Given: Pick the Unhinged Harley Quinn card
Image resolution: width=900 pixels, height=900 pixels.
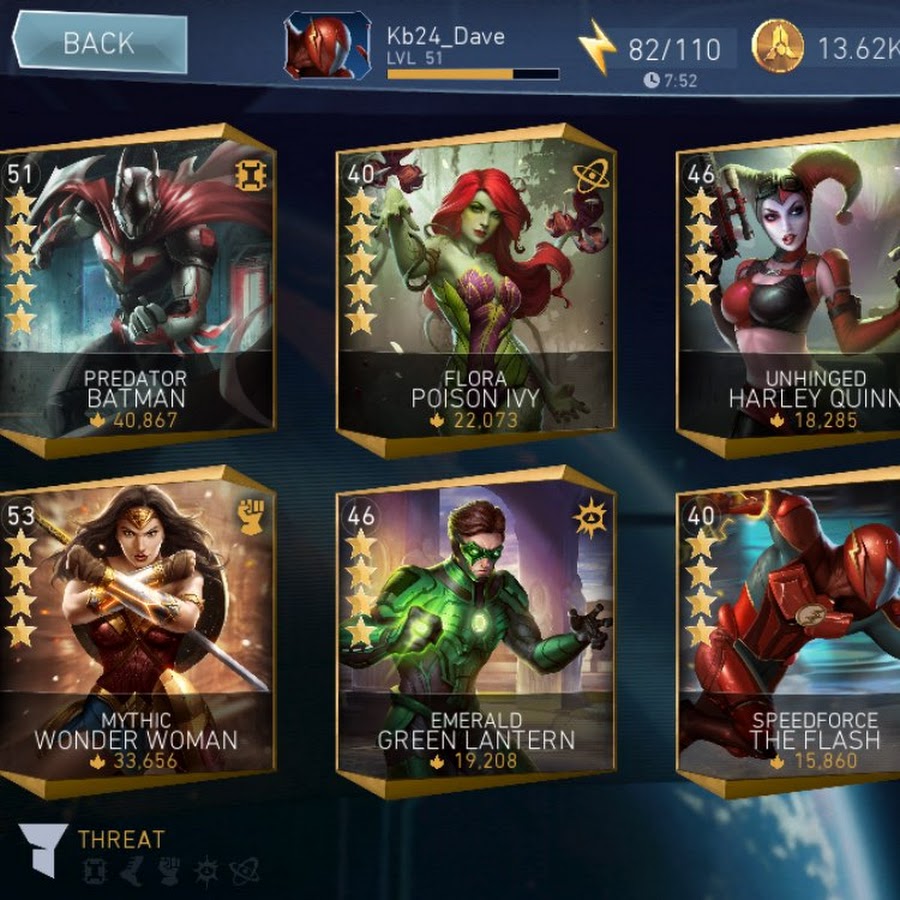Looking at the screenshot, I should pyautogui.click(x=790, y=288).
